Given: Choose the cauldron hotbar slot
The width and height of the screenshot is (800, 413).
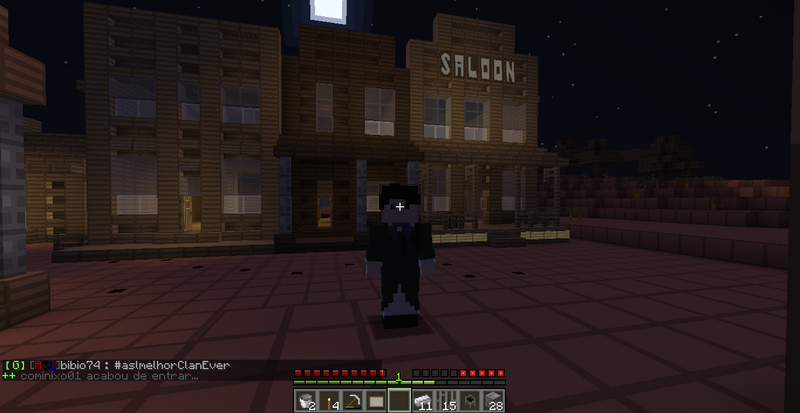Looking at the screenshot, I should point(469,401).
